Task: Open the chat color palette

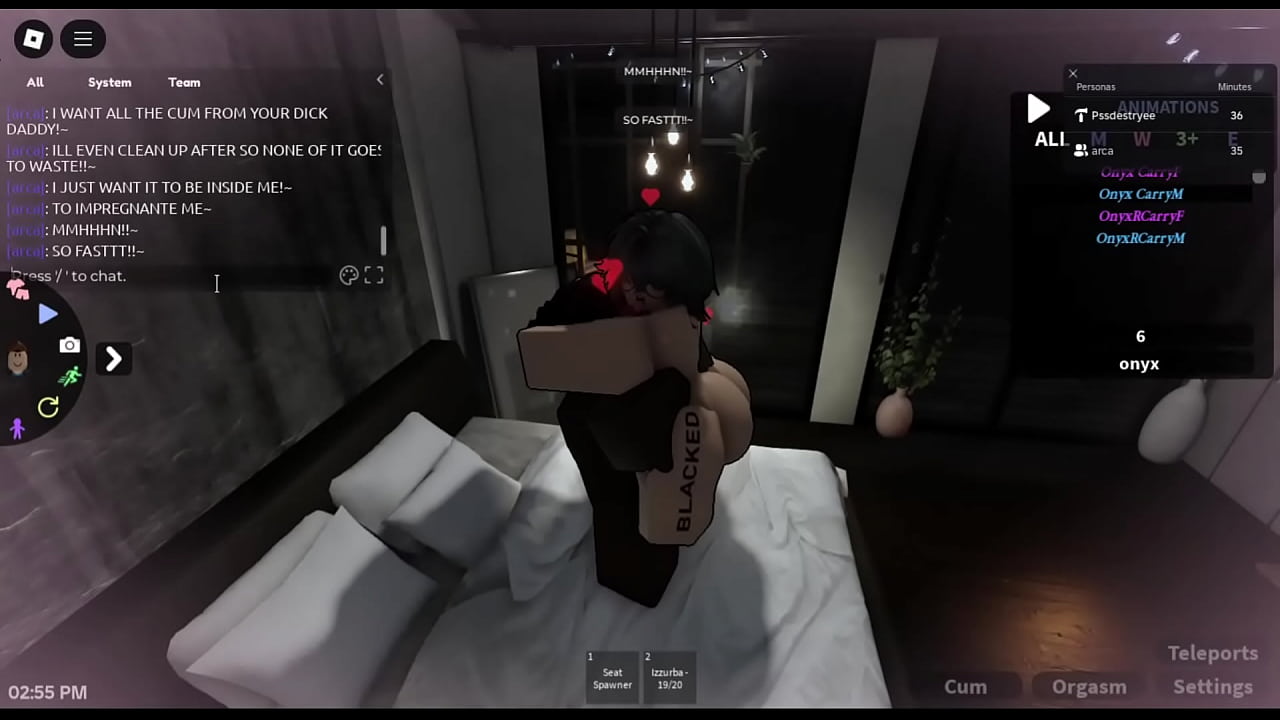Action: [x=348, y=275]
